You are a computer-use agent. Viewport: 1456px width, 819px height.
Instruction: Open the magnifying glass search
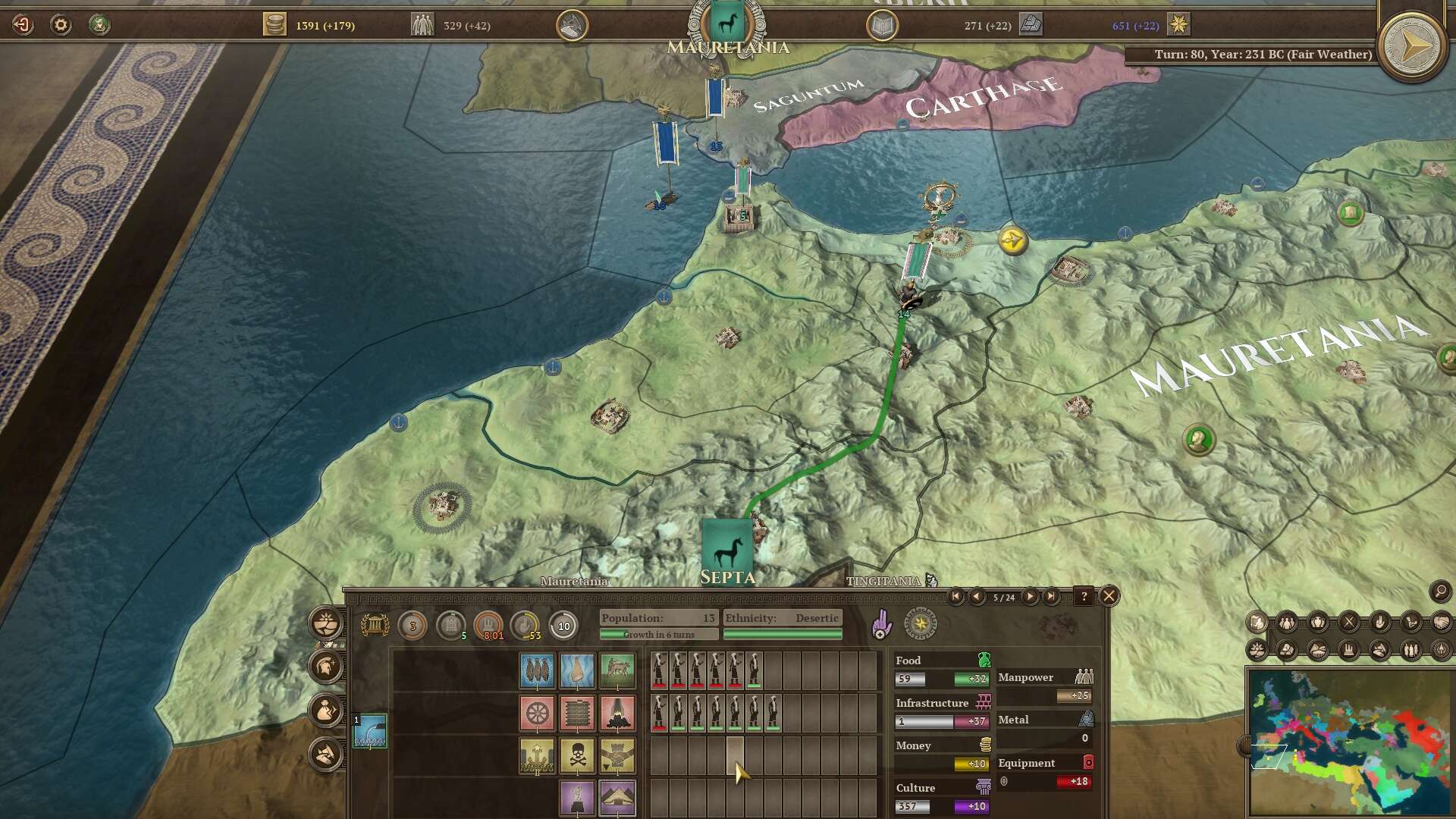(x=1440, y=591)
